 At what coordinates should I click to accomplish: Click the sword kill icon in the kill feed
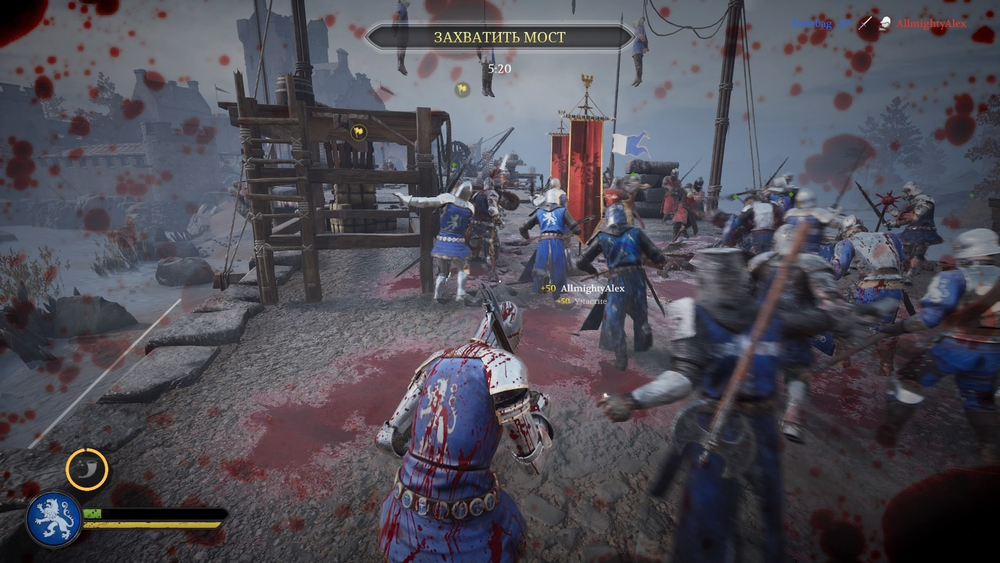pos(867,23)
